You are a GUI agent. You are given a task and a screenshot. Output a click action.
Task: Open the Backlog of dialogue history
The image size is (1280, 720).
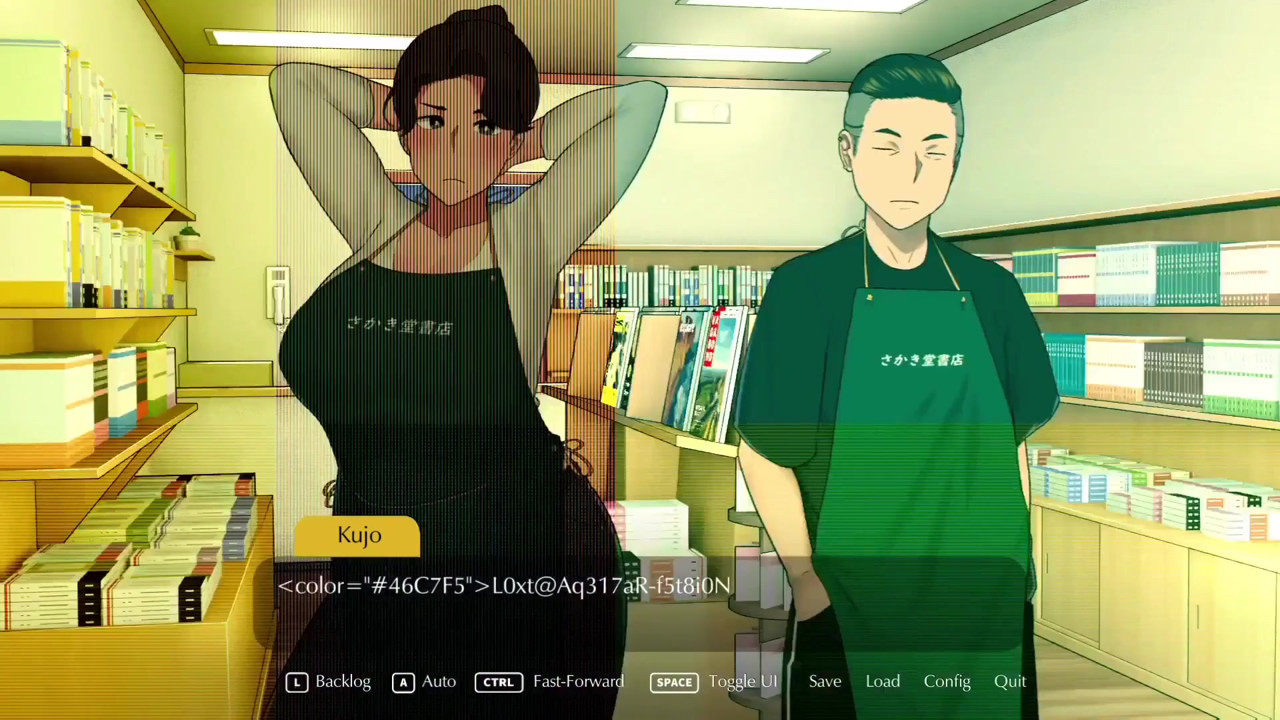(x=342, y=681)
